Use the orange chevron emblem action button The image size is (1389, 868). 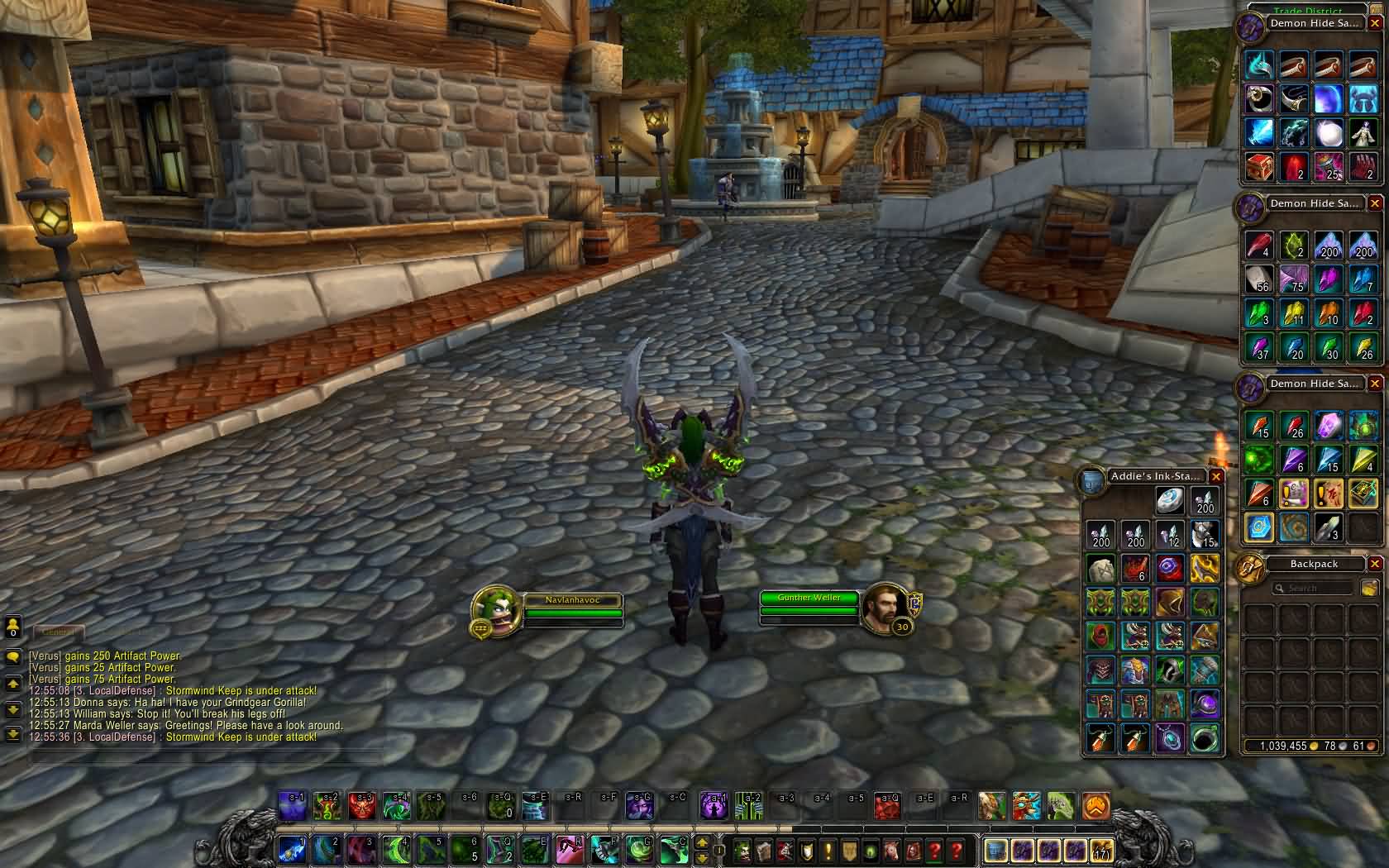pos(1095,806)
